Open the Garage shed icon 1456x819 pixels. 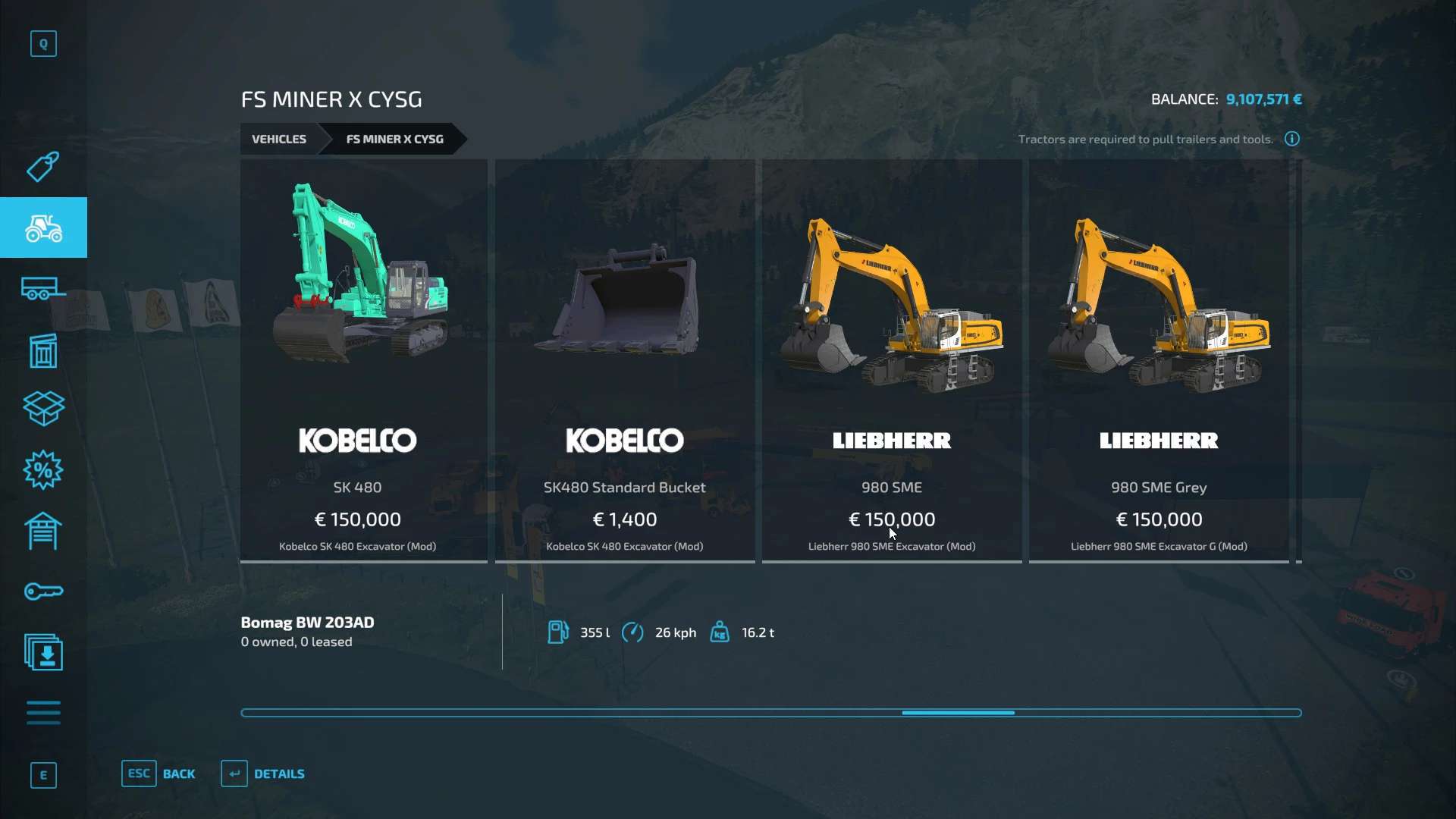tap(43, 531)
